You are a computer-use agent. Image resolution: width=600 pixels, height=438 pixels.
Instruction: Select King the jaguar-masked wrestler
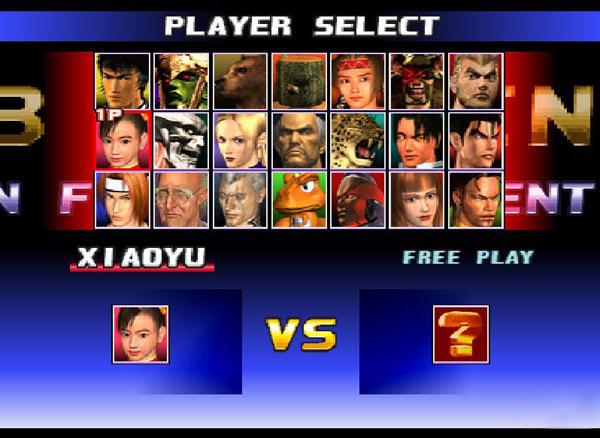[x=358, y=140]
